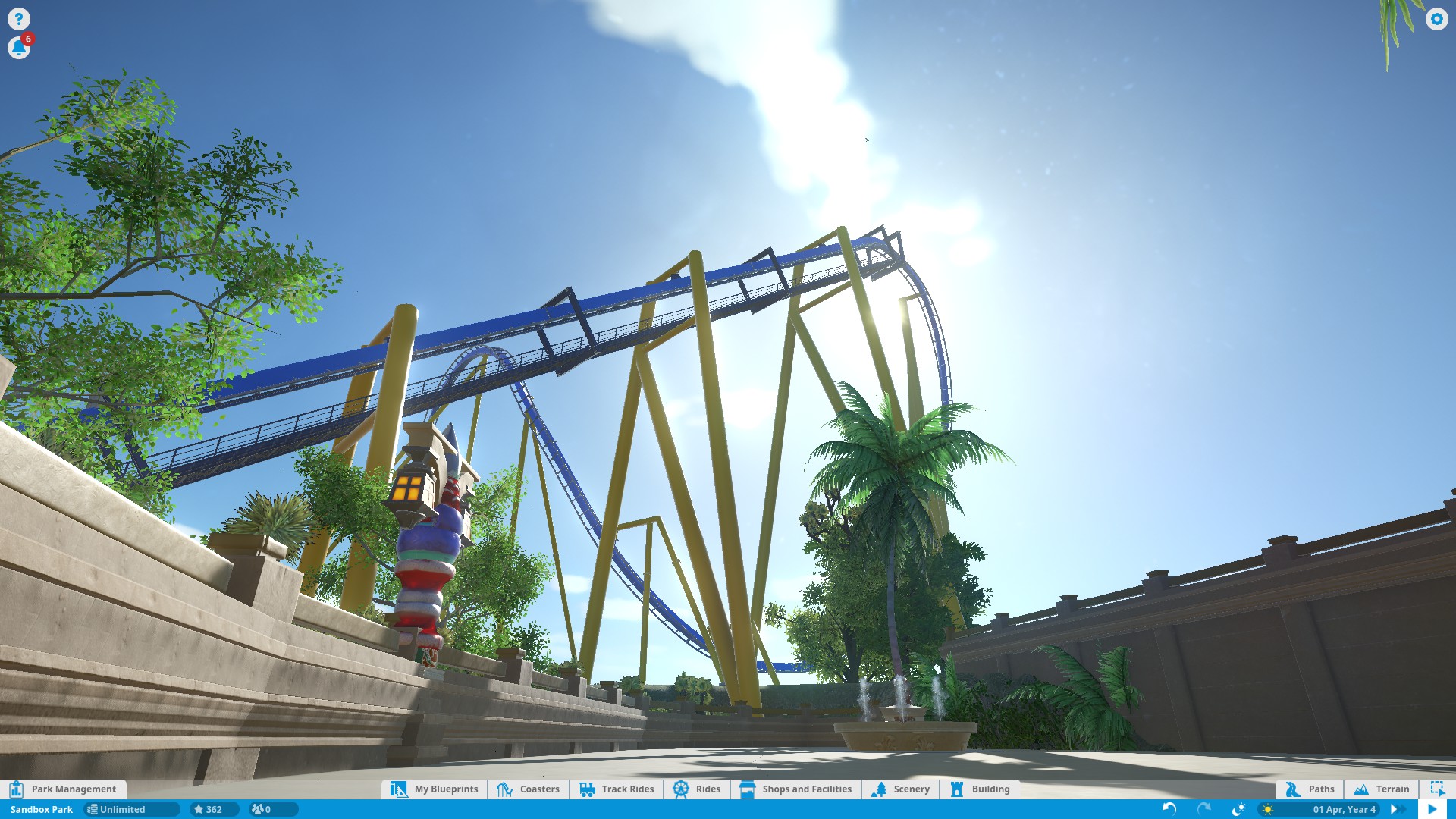Open the My Blueprints tab
This screenshot has height=819, width=1456.
435,789
